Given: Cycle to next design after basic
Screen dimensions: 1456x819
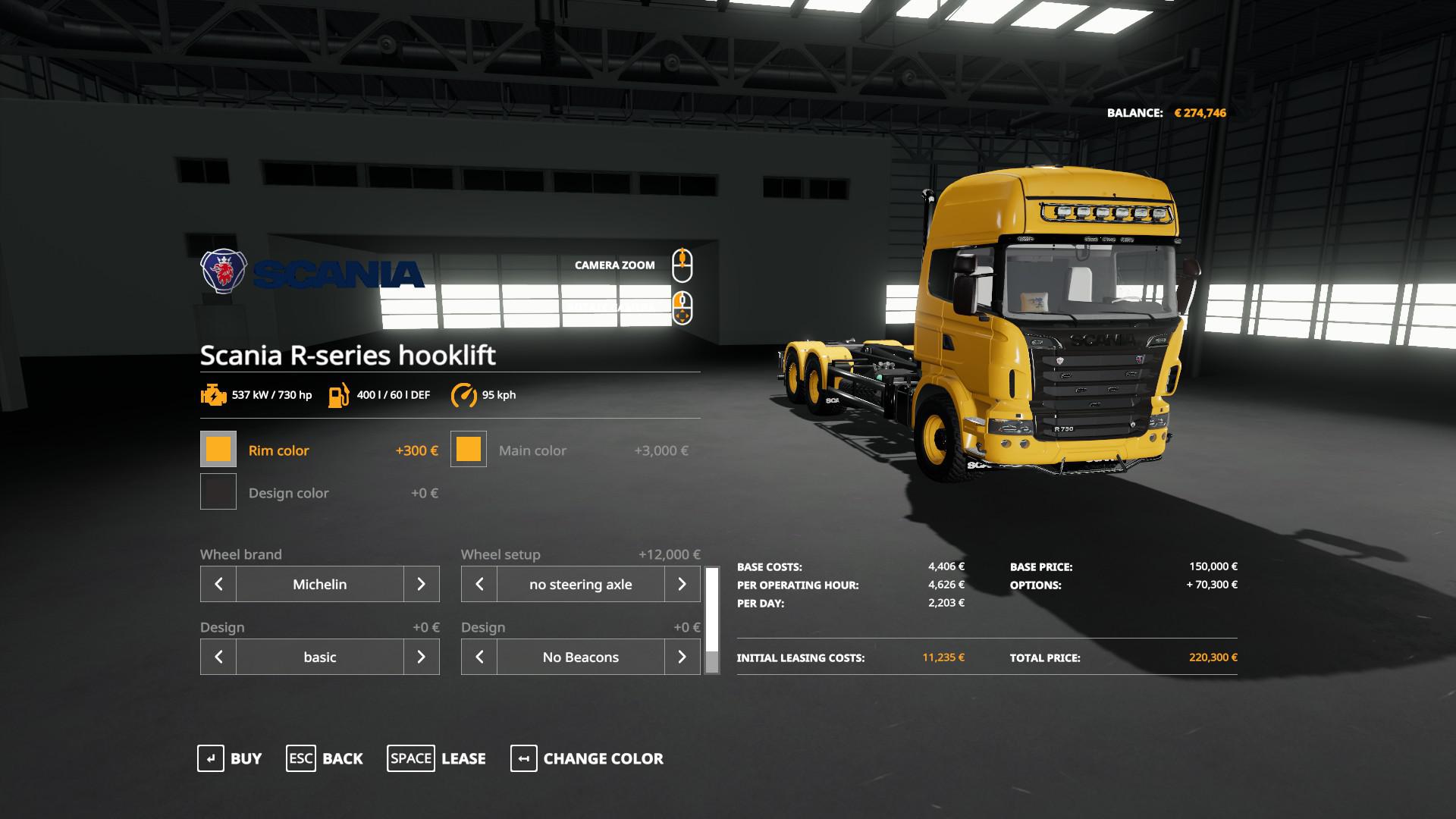Looking at the screenshot, I should tap(421, 657).
